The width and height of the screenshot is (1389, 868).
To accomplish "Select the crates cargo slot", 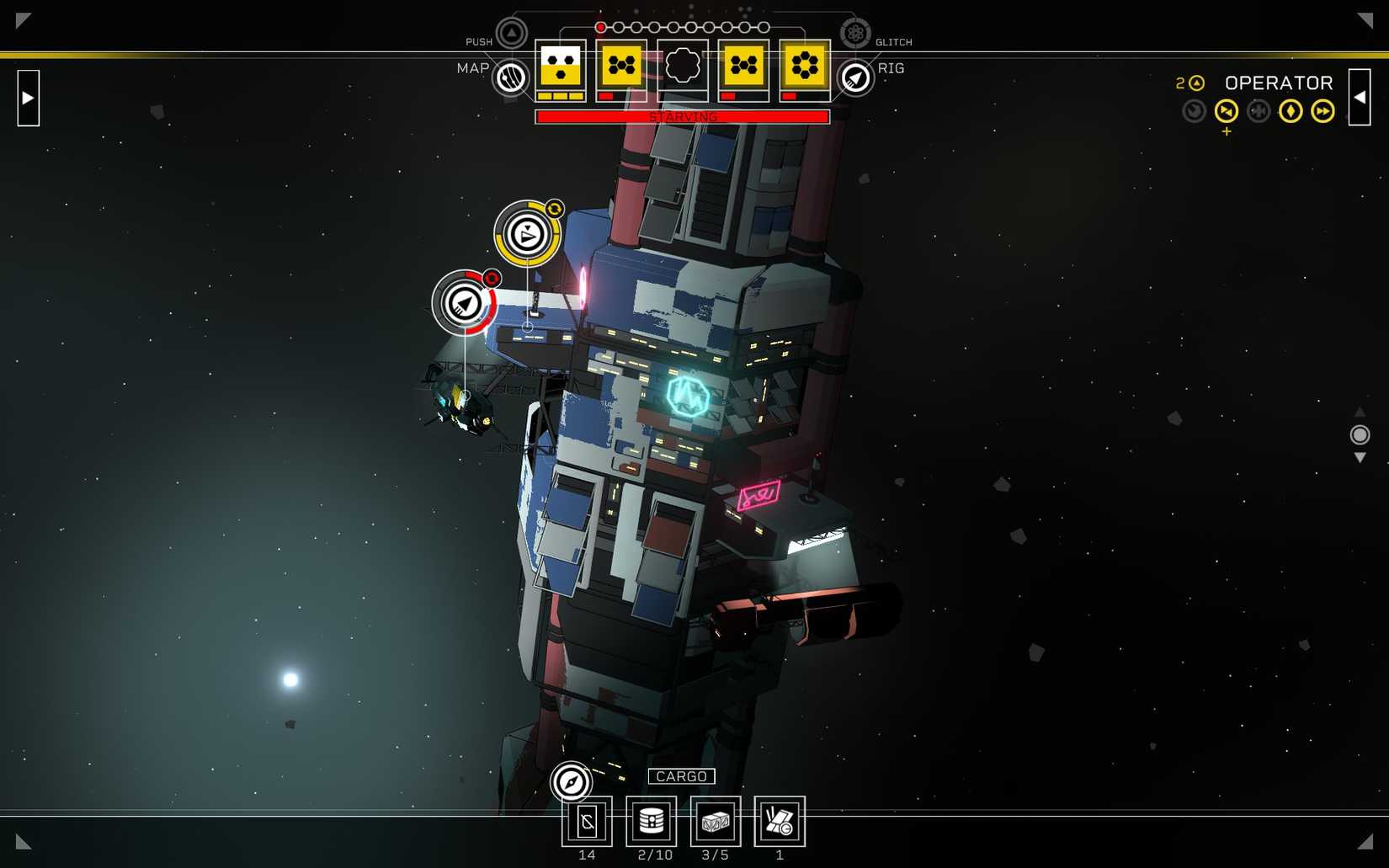I will (x=716, y=822).
